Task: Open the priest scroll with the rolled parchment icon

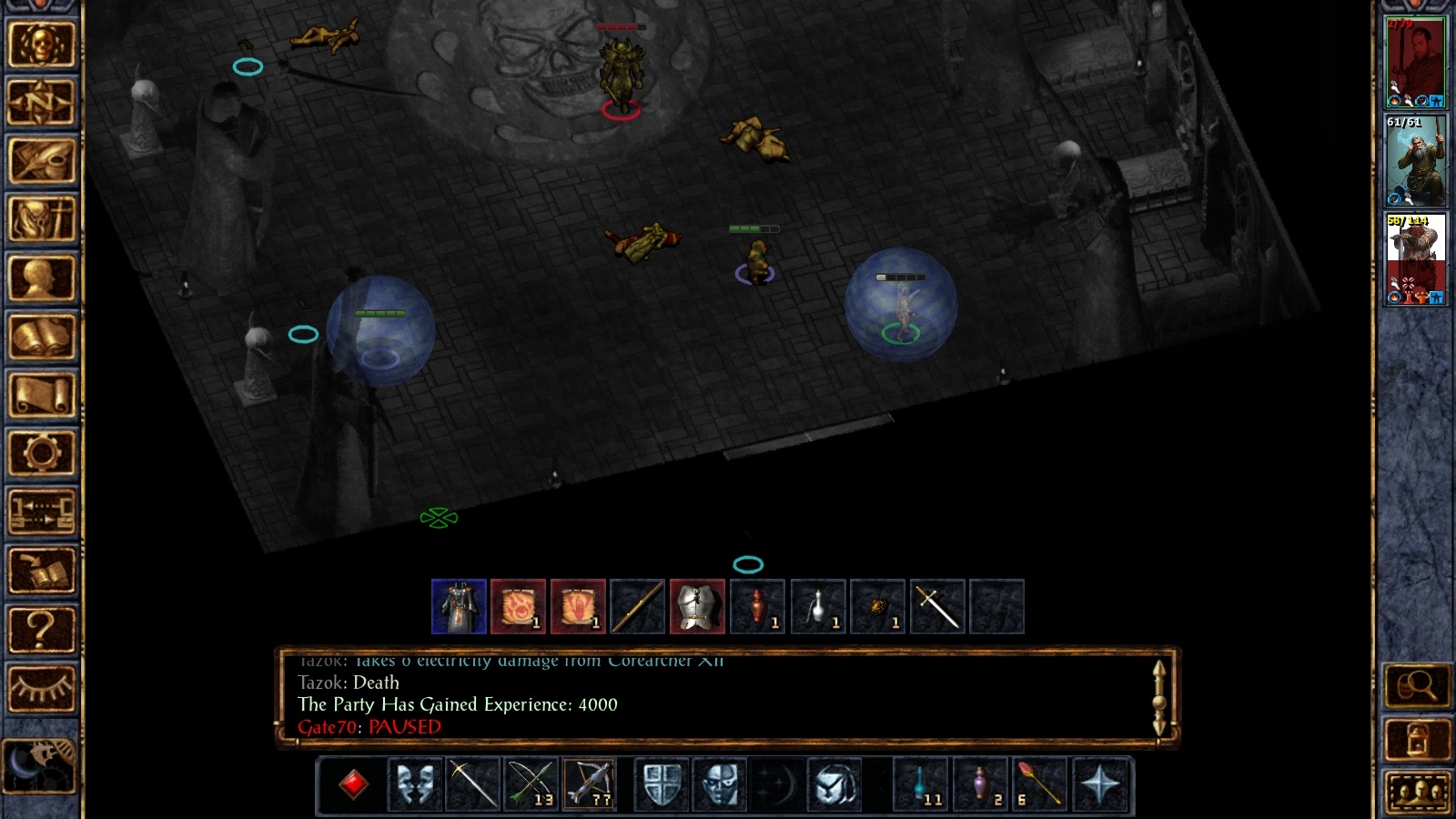Action: (41, 395)
